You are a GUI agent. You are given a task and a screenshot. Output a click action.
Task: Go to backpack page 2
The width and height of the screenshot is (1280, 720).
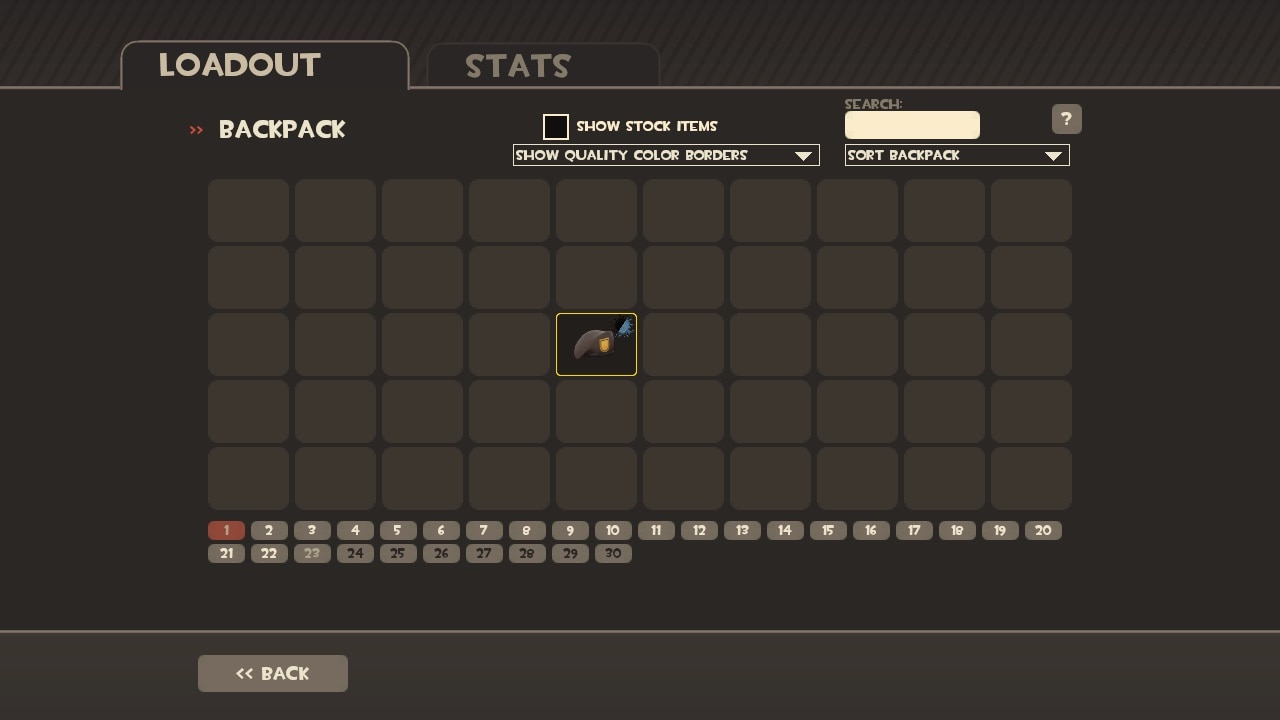click(269, 531)
